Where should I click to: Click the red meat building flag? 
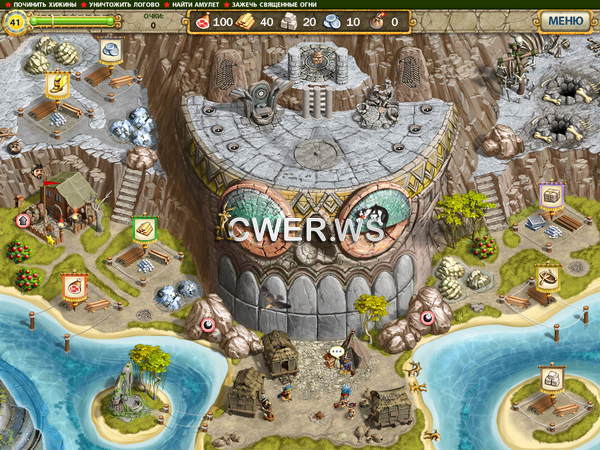click(74, 287)
